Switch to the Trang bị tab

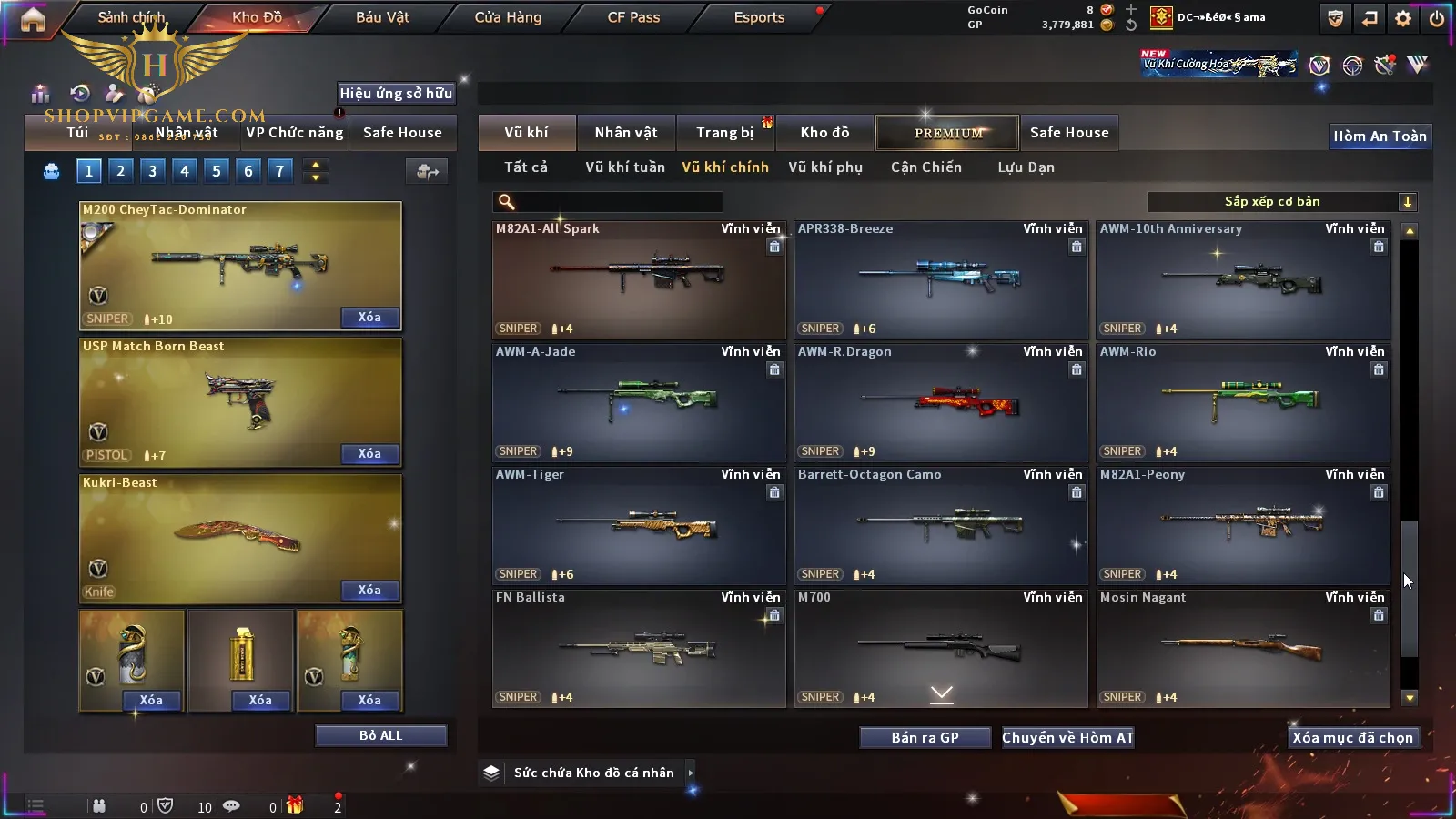click(725, 133)
